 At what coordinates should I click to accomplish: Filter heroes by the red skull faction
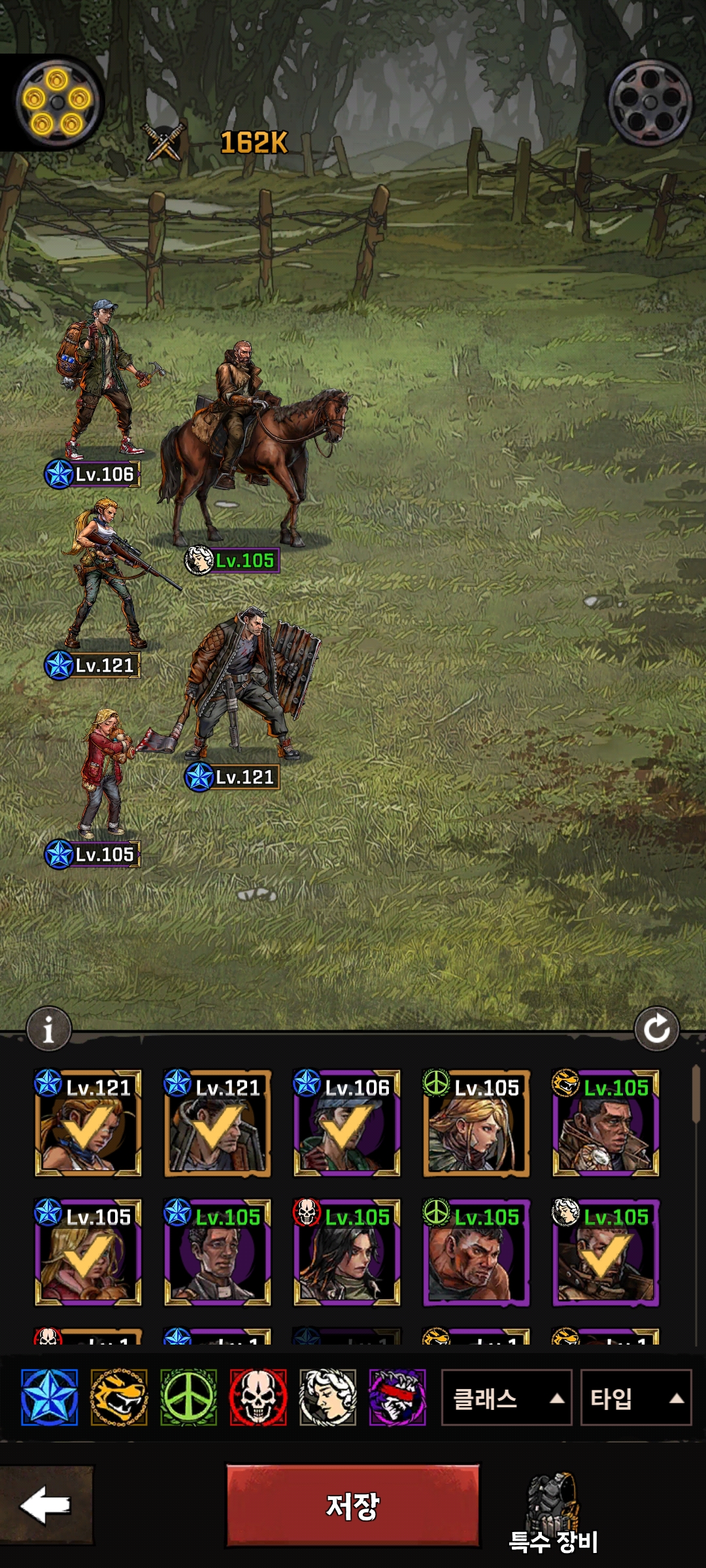coord(258,1397)
